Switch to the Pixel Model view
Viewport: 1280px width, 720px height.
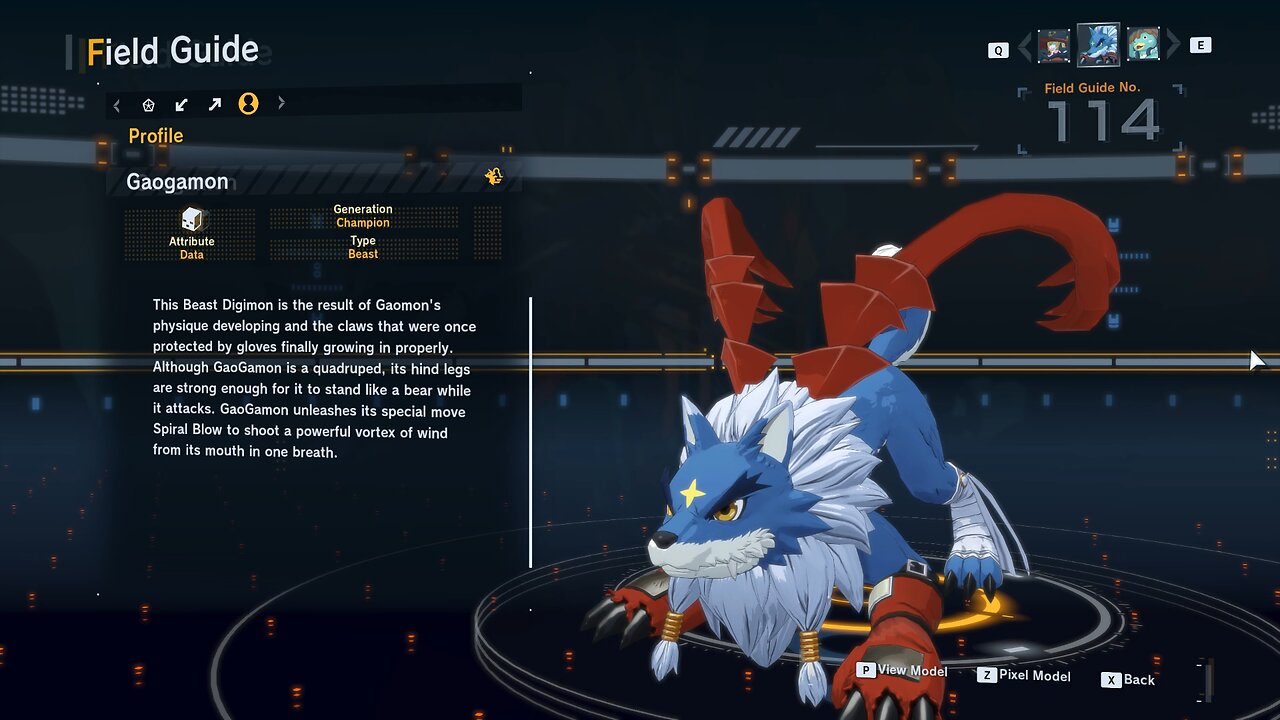(1024, 676)
